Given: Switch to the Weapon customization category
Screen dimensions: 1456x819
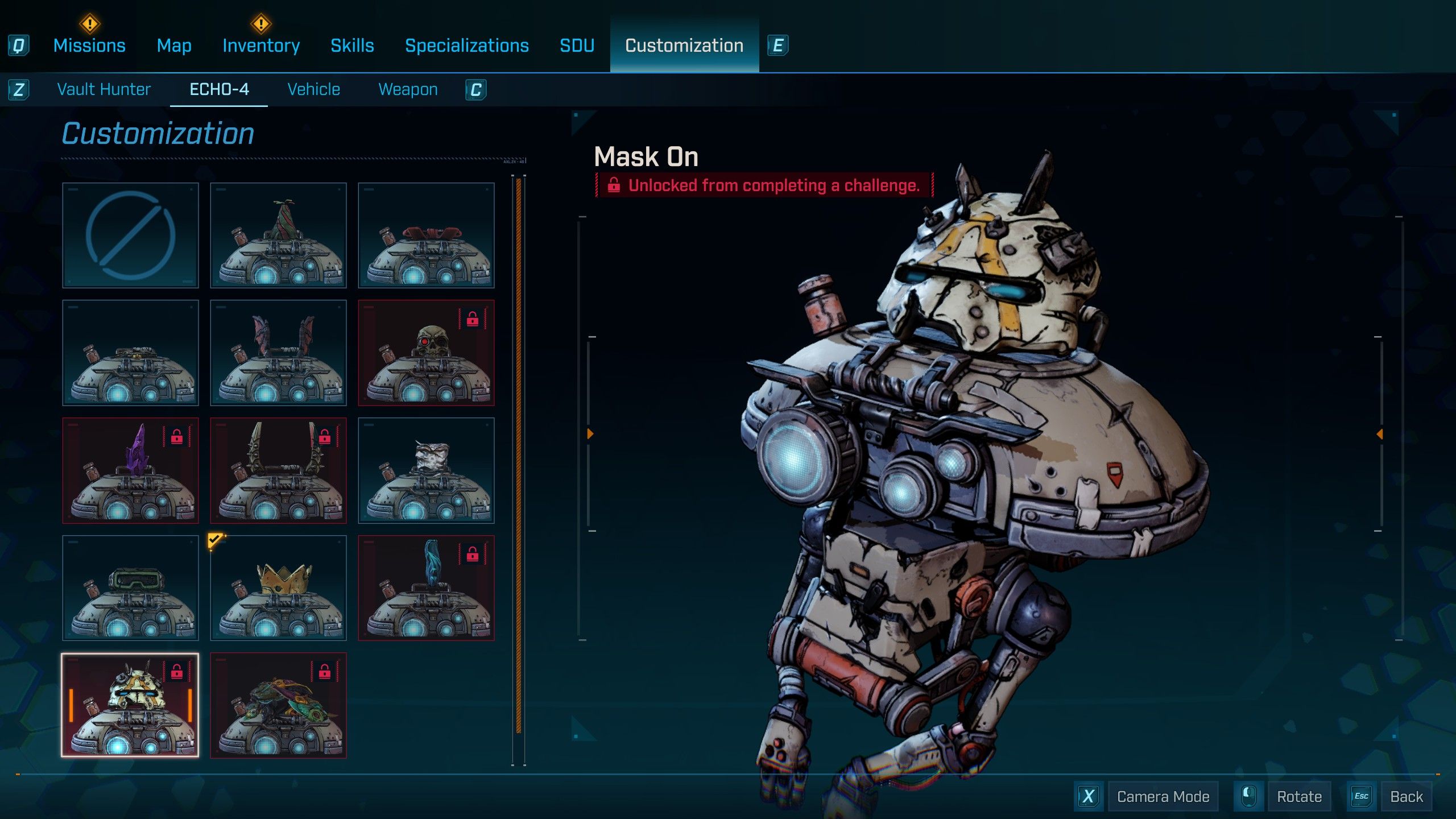Looking at the screenshot, I should (408, 89).
